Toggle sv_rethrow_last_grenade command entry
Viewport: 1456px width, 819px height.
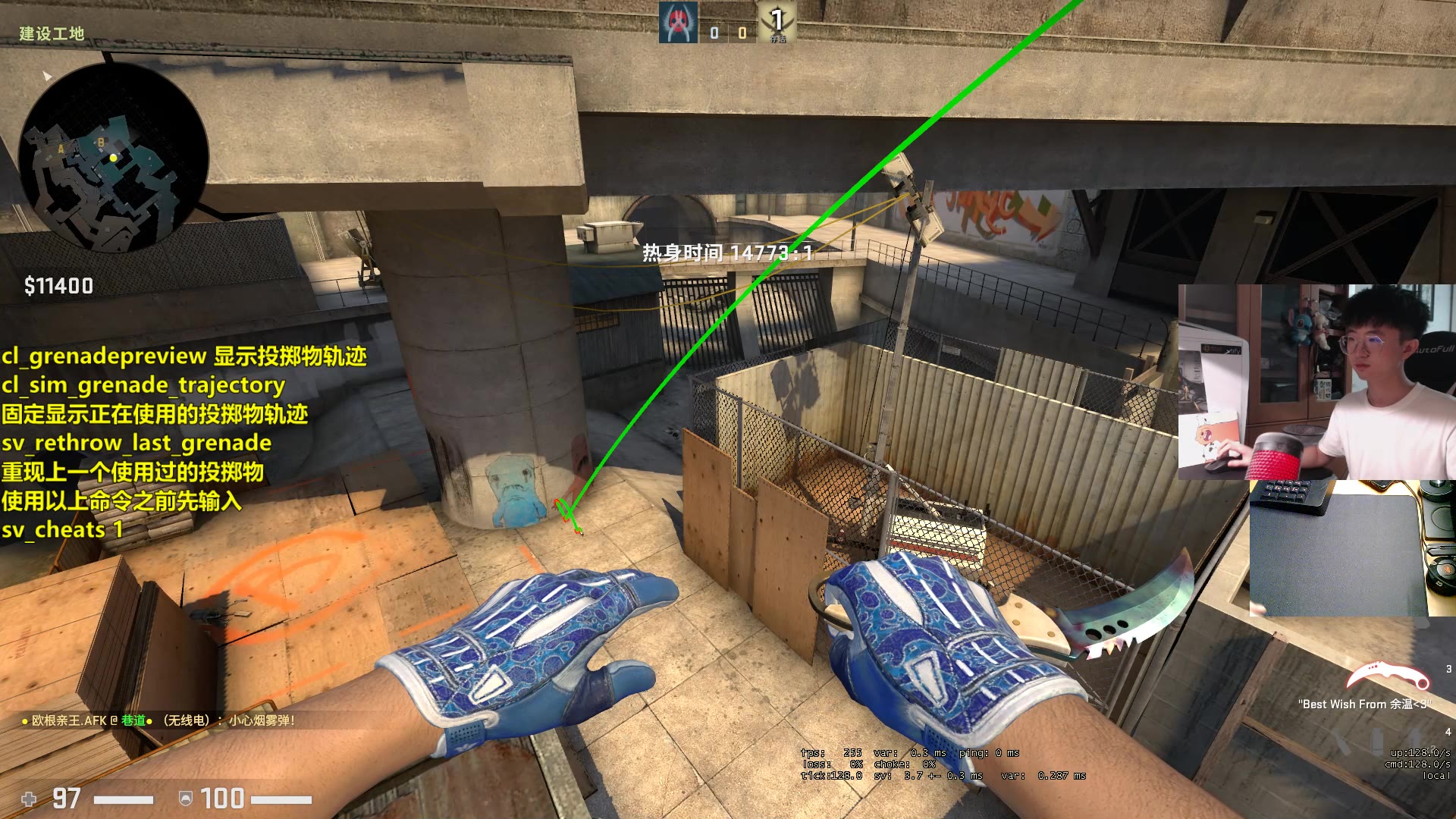click(x=136, y=443)
